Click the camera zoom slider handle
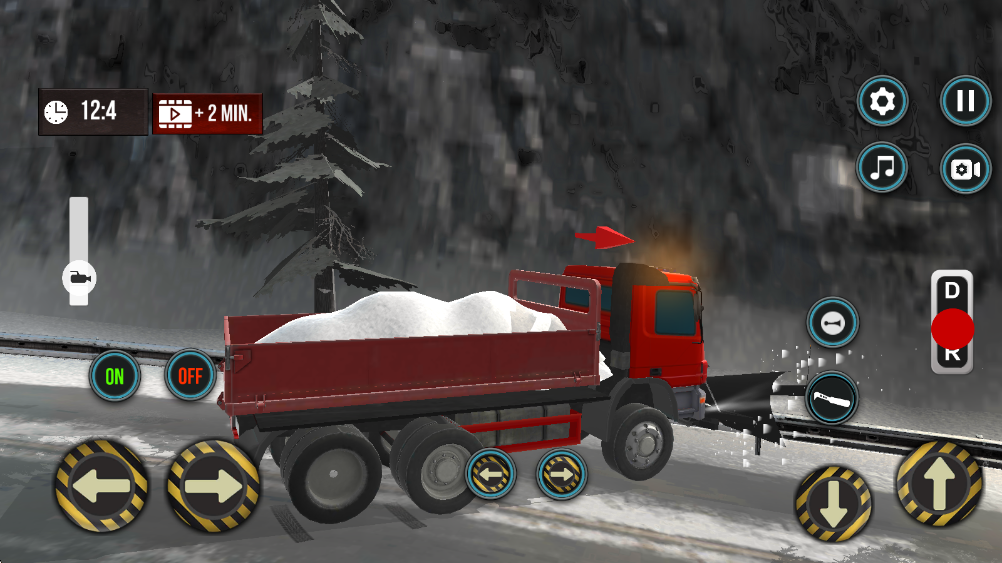1002x563 pixels. 78,277
